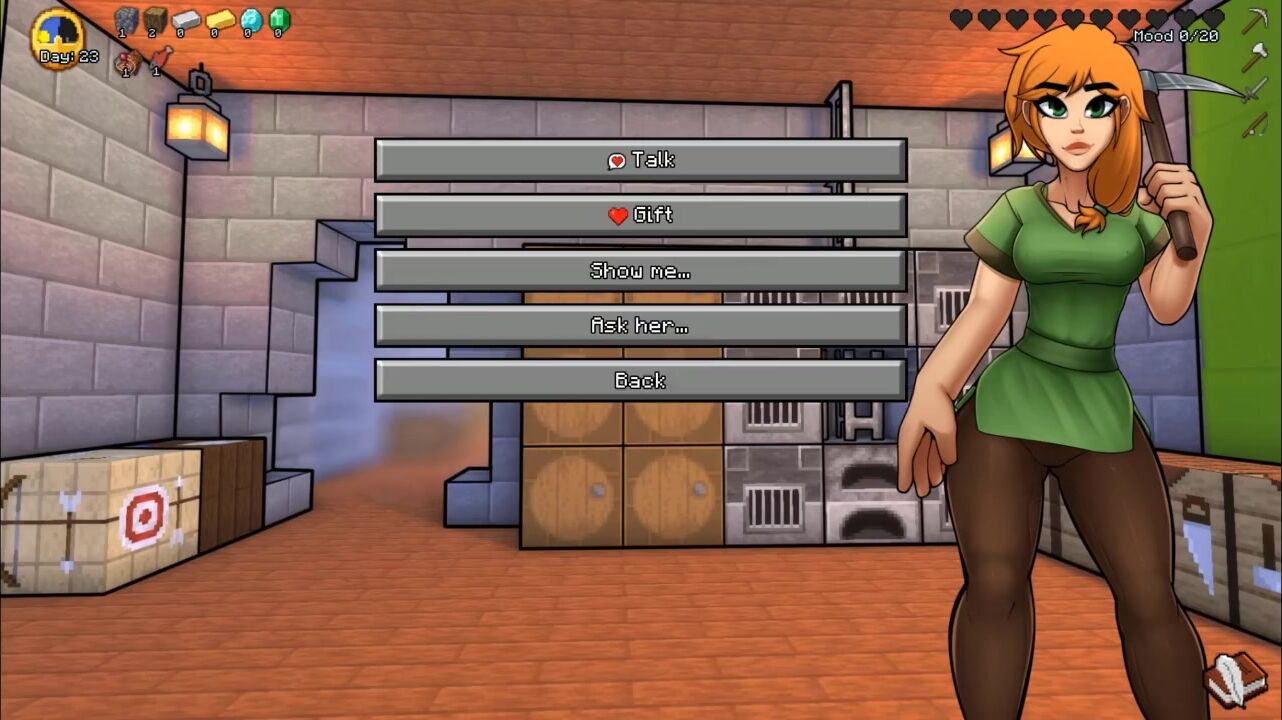Click the iron ingot resource icon
This screenshot has height=720, width=1282.
pyautogui.click(x=186, y=20)
